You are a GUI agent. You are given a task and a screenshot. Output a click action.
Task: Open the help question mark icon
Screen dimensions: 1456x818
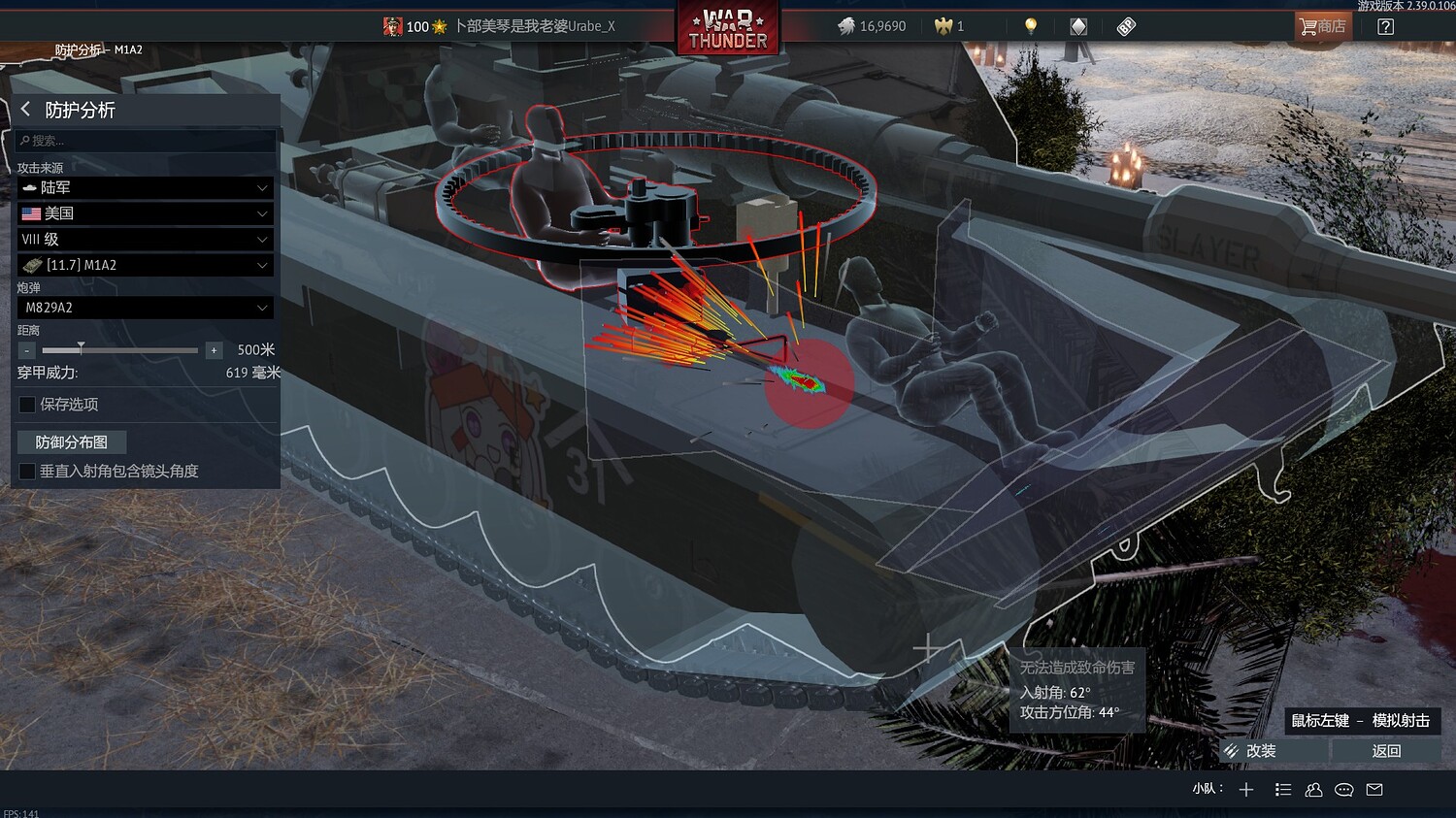[x=1386, y=26]
